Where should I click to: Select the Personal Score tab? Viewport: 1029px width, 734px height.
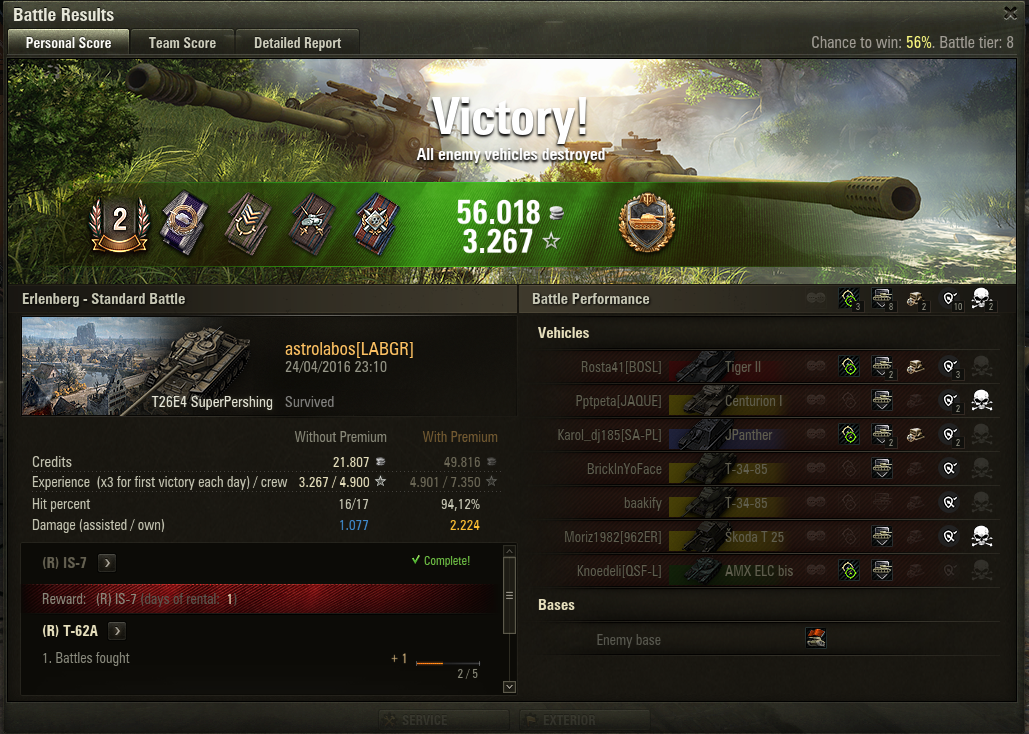[x=68, y=43]
